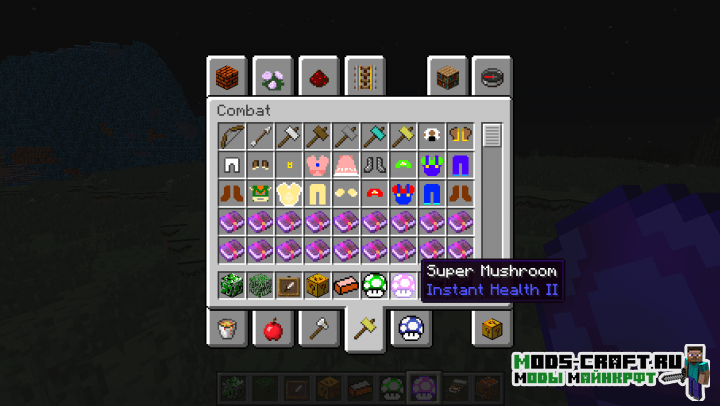The image size is (720, 406).
Task: Select the blue mushroom tab
Action: point(410,328)
